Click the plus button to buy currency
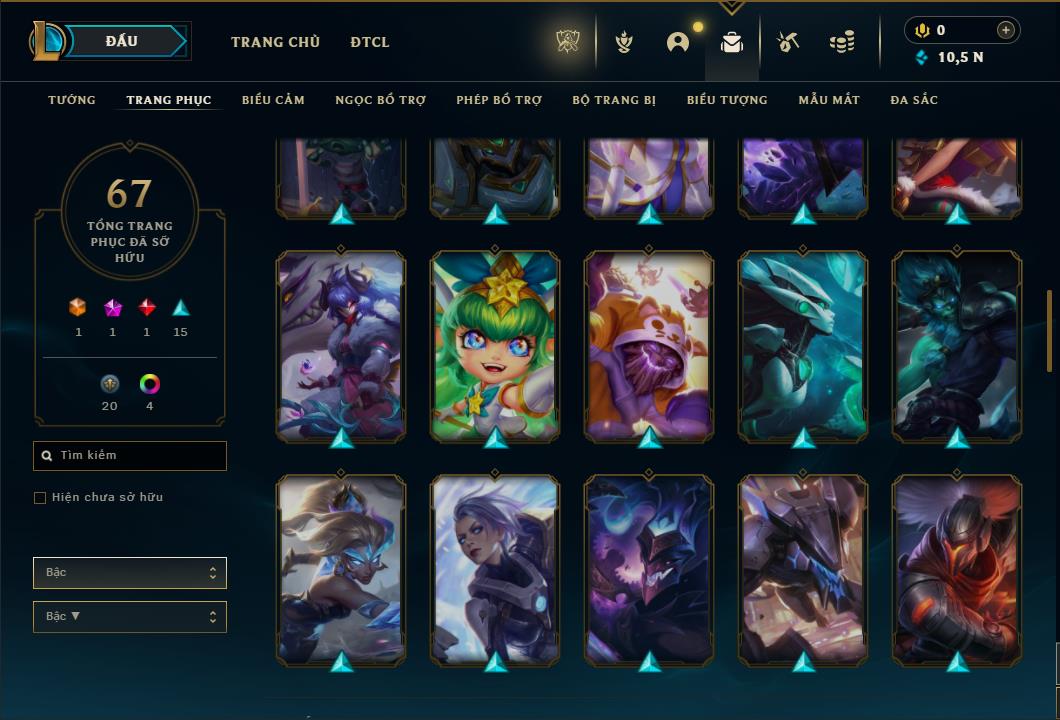 coord(1006,30)
